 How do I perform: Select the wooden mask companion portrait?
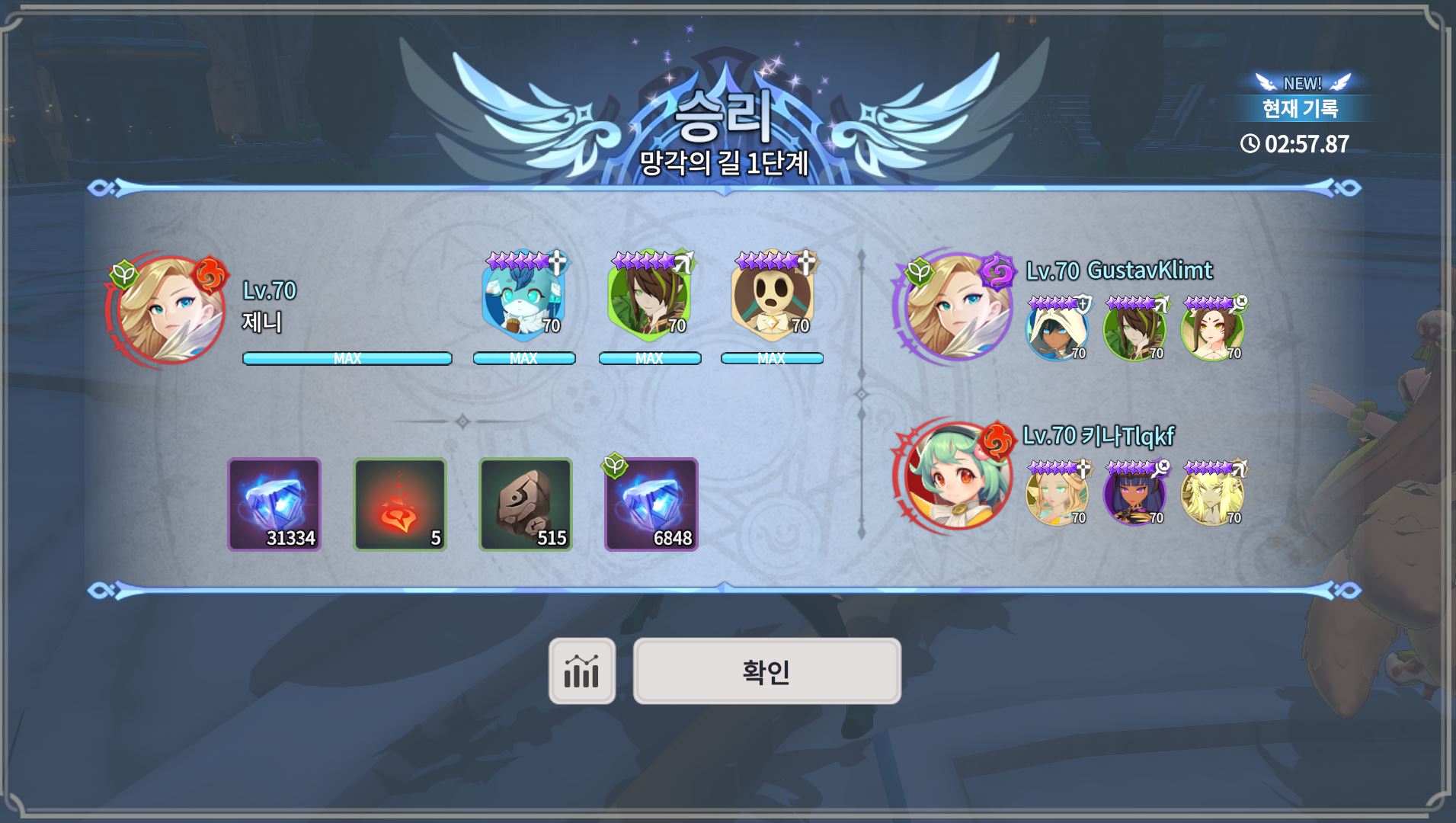click(771, 299)
